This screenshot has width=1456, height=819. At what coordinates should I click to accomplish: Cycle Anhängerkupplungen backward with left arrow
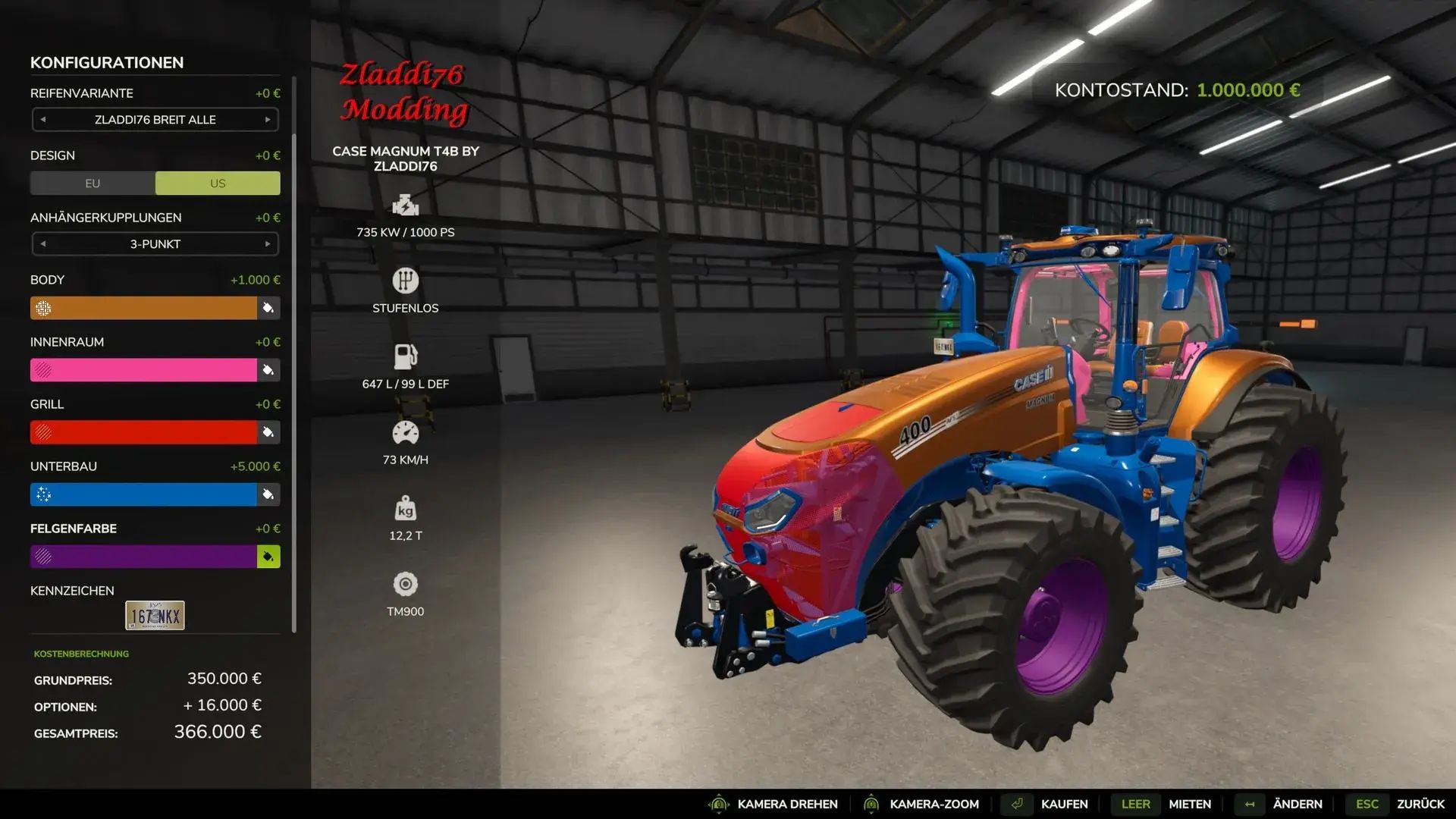tap(43, 244)
